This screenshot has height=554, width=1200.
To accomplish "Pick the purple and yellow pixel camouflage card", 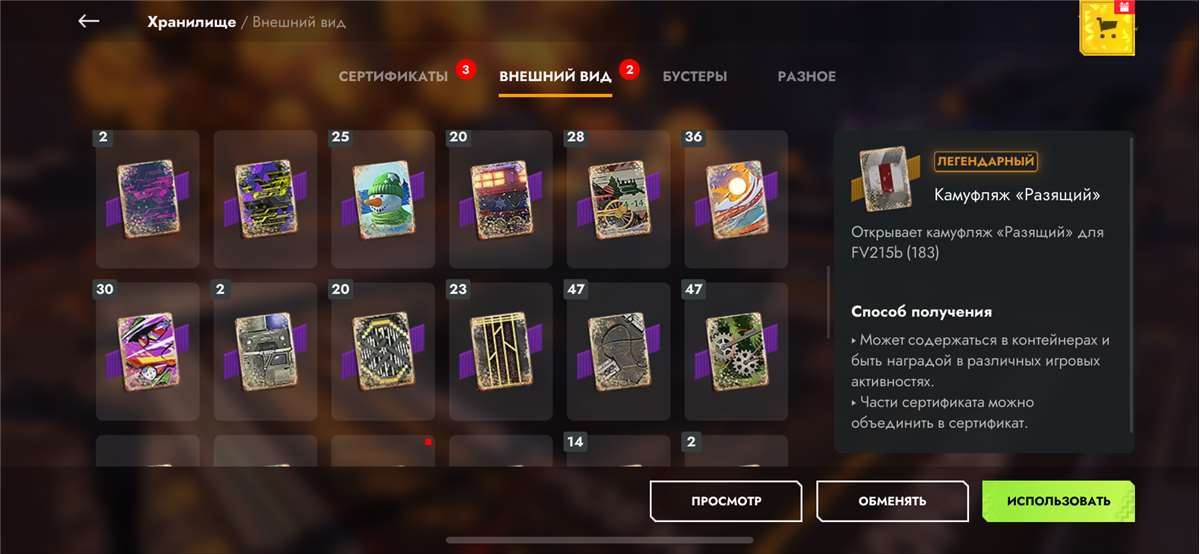I will point(265,199).
